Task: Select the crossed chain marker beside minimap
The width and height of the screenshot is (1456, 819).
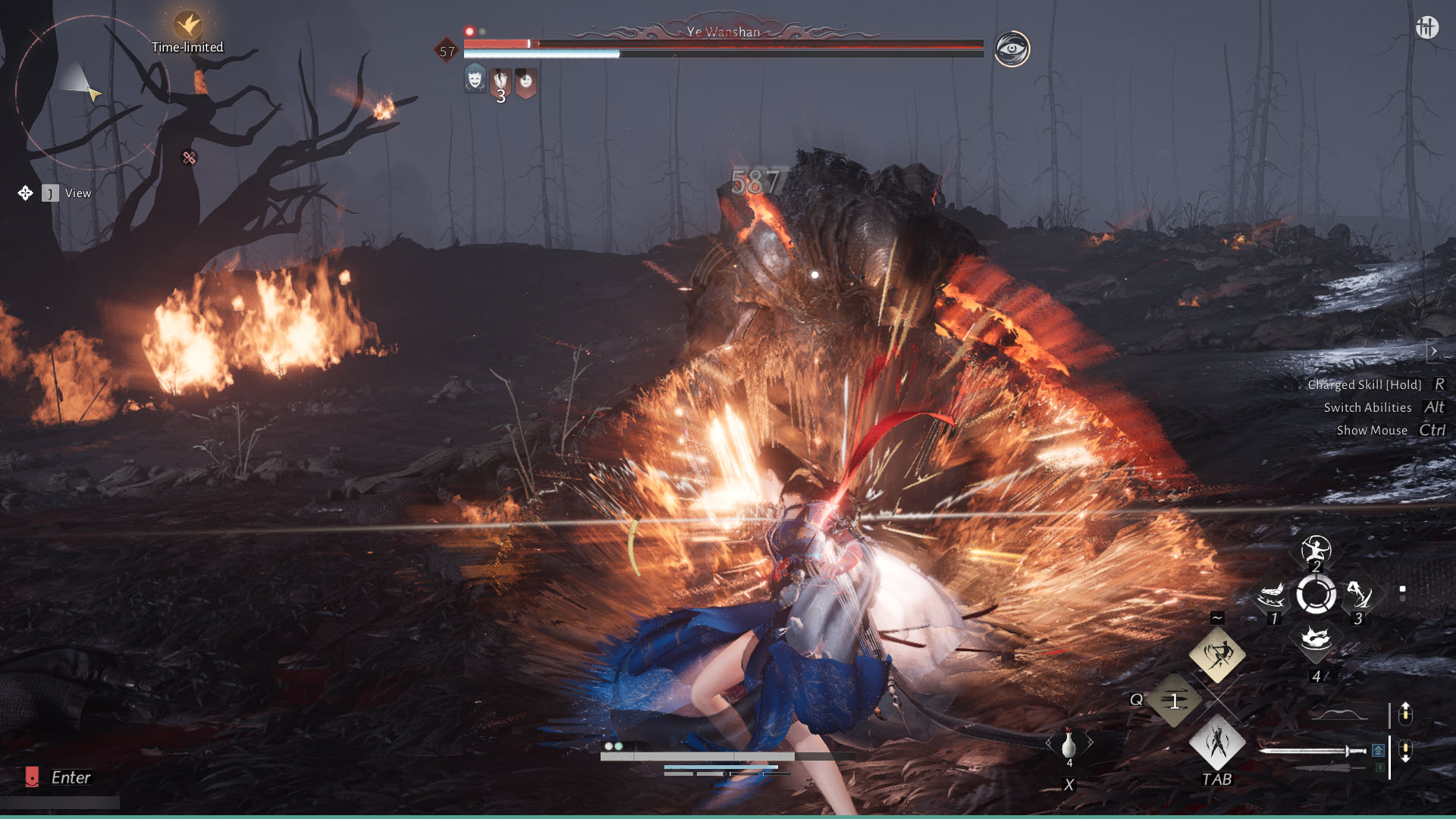Action: tap(189, 158)
